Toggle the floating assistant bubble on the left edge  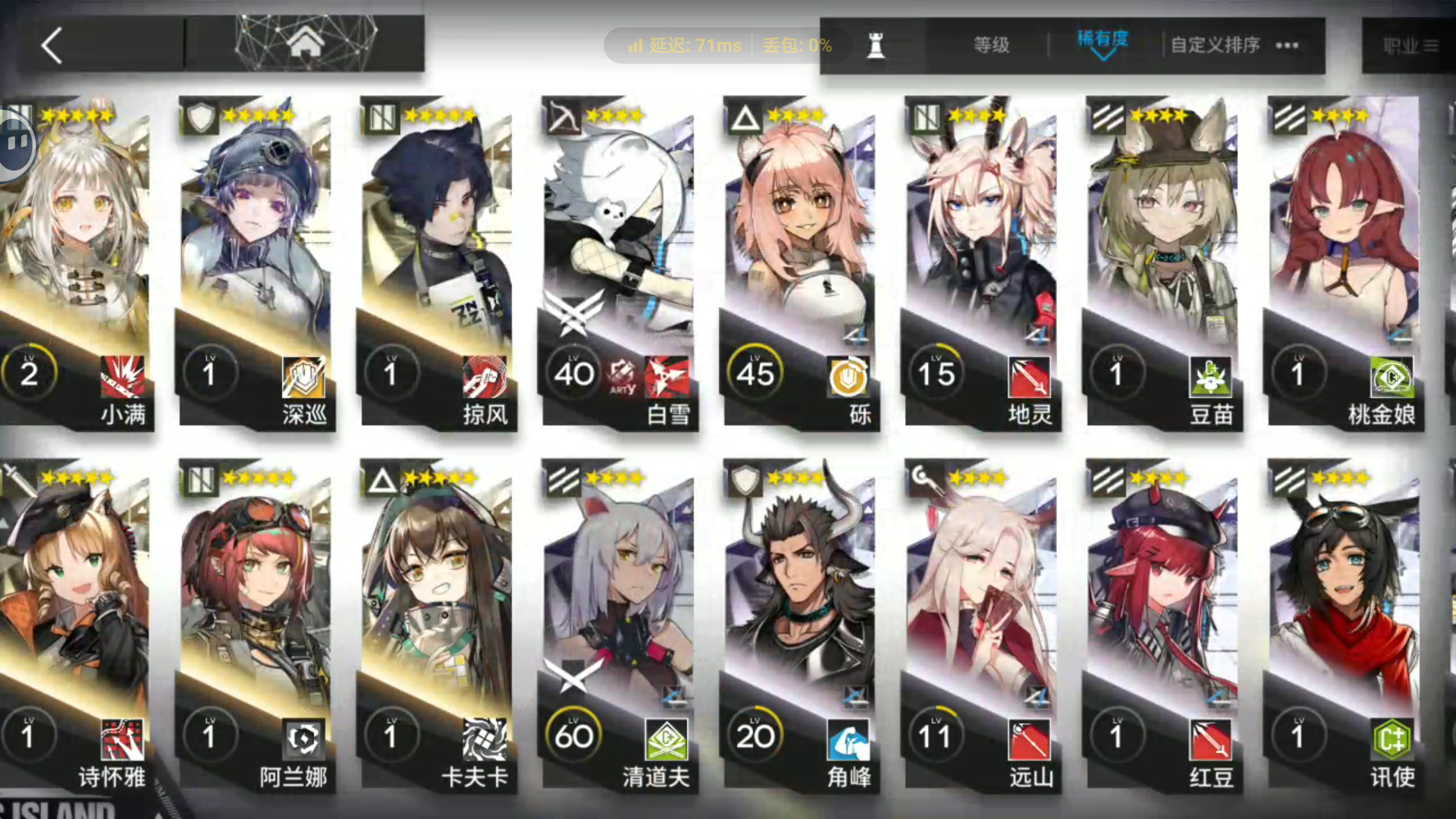tap(15, 143)
